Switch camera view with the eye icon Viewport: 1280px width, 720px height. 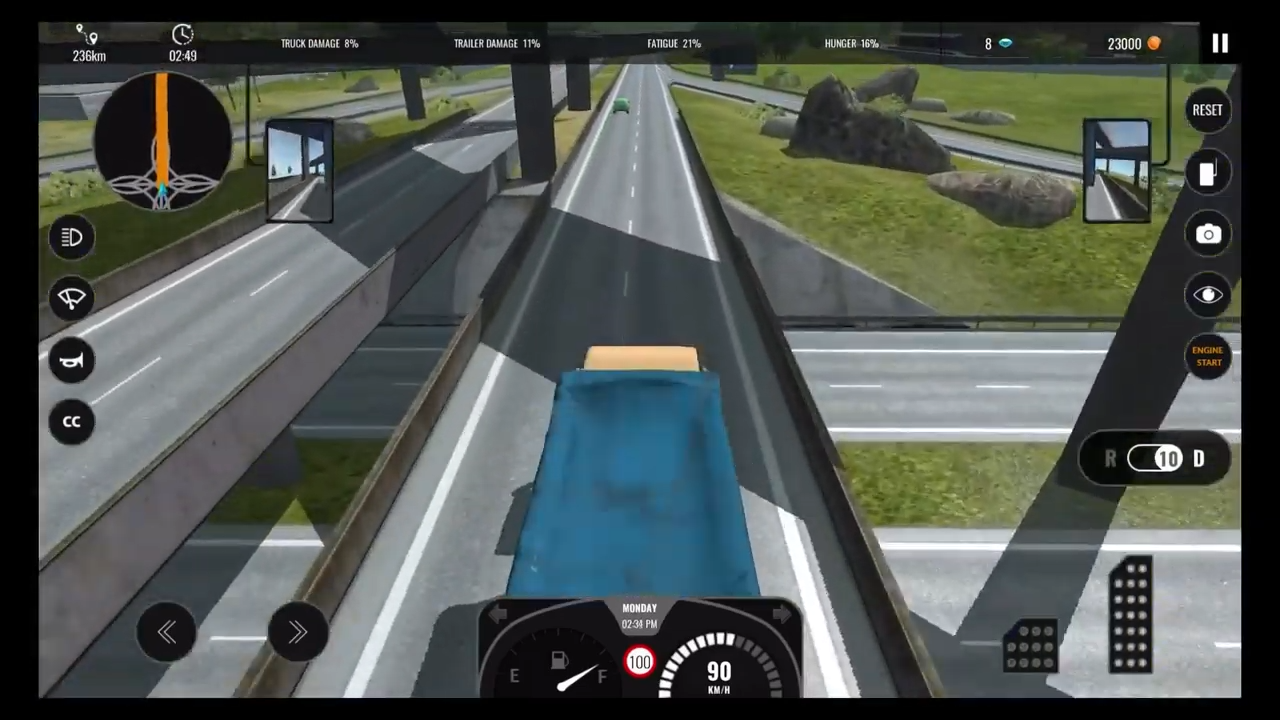[1208, 294]
